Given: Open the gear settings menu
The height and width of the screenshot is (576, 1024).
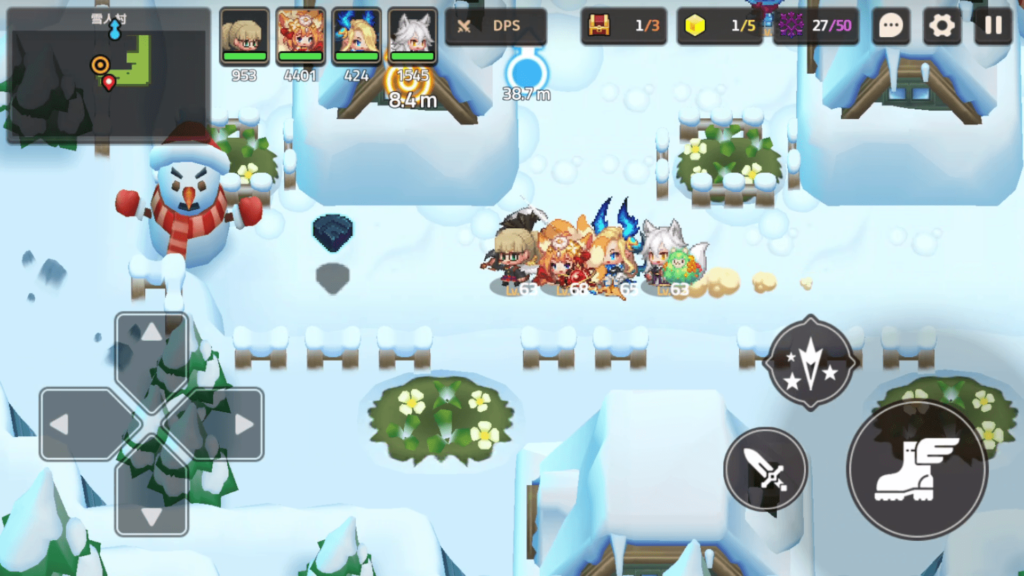Looking at the screenshot, I should [941, 27].
